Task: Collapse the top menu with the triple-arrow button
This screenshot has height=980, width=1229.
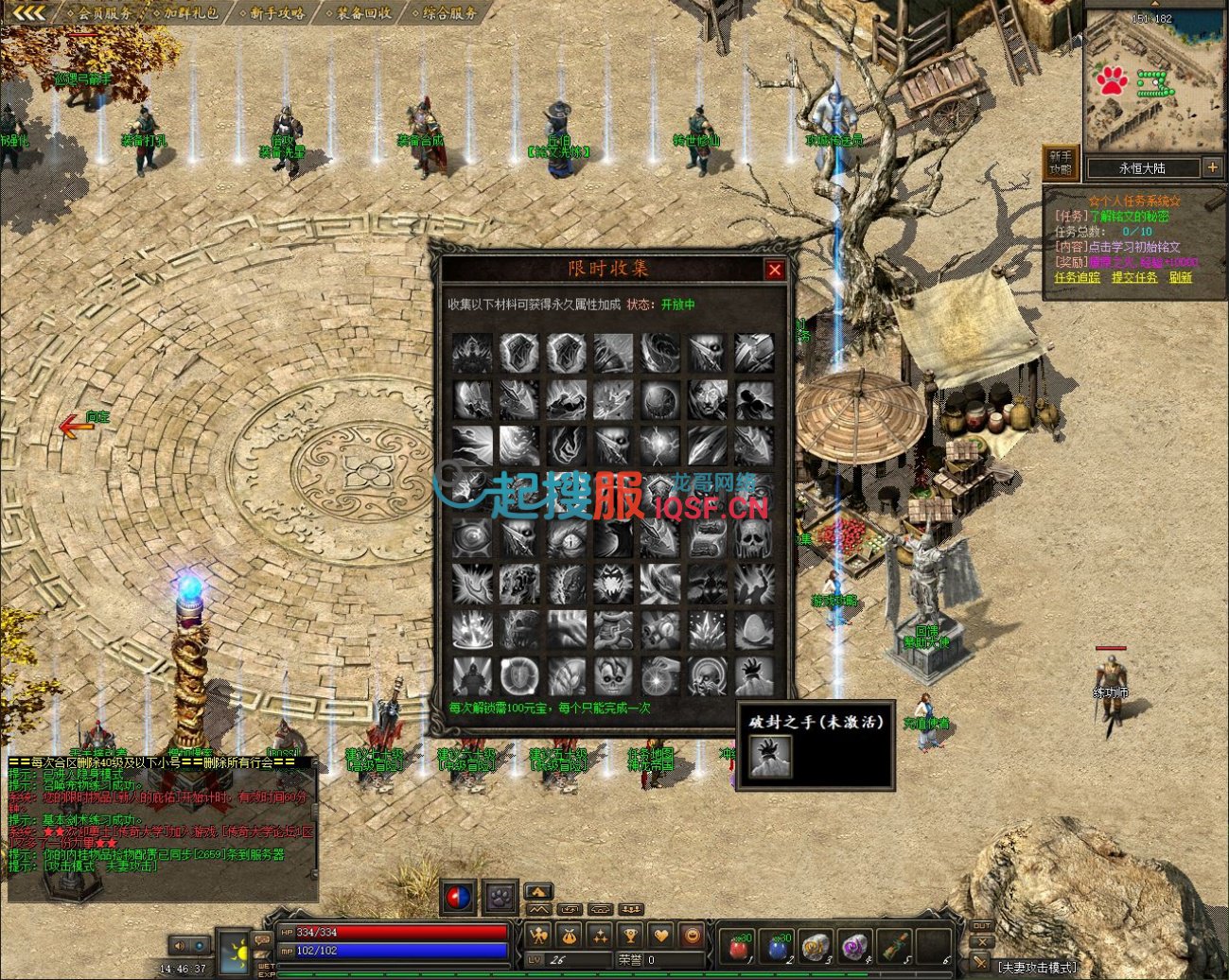Action: [x=30, y=12]
